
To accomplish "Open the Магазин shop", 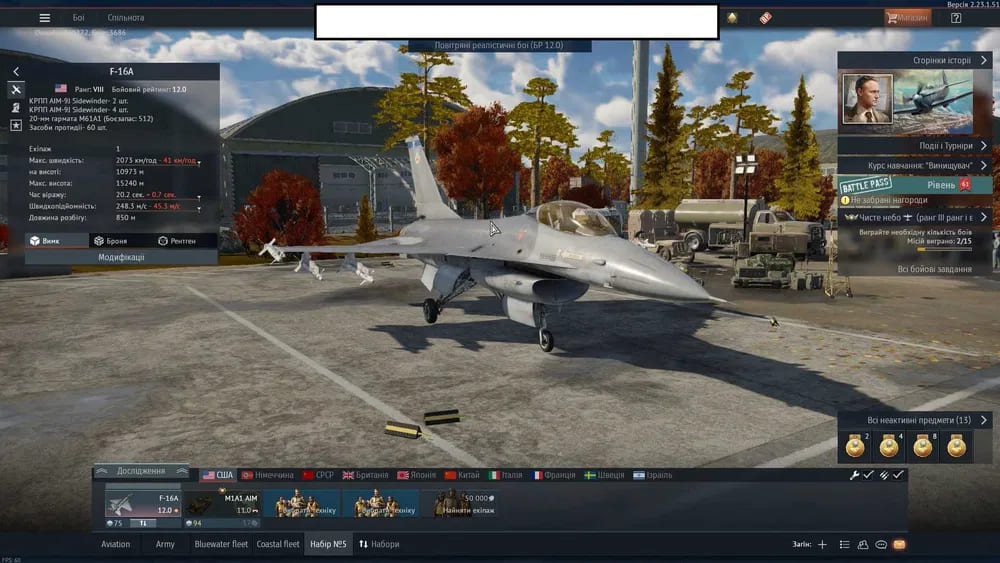I will point(908,18).
